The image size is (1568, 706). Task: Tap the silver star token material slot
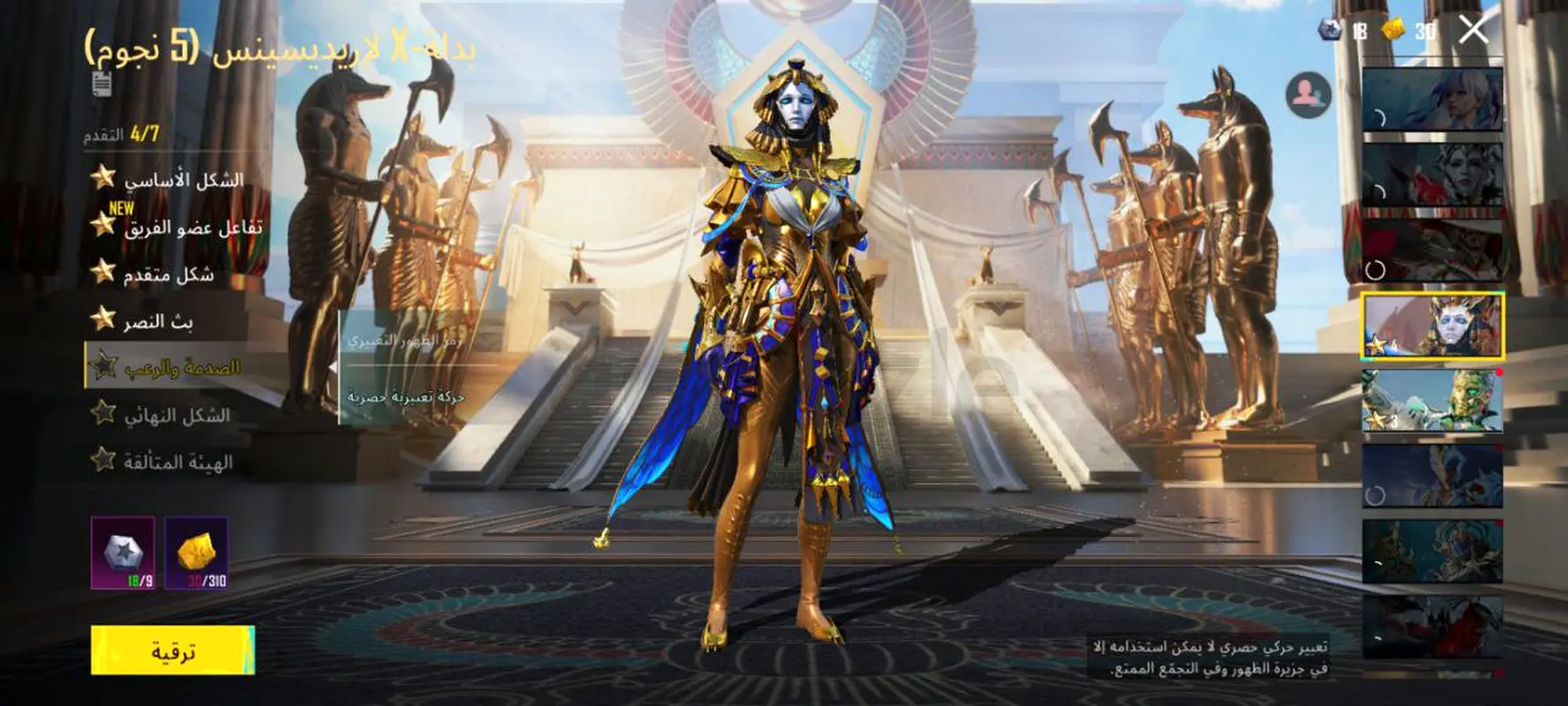click(x=124, y=553)
